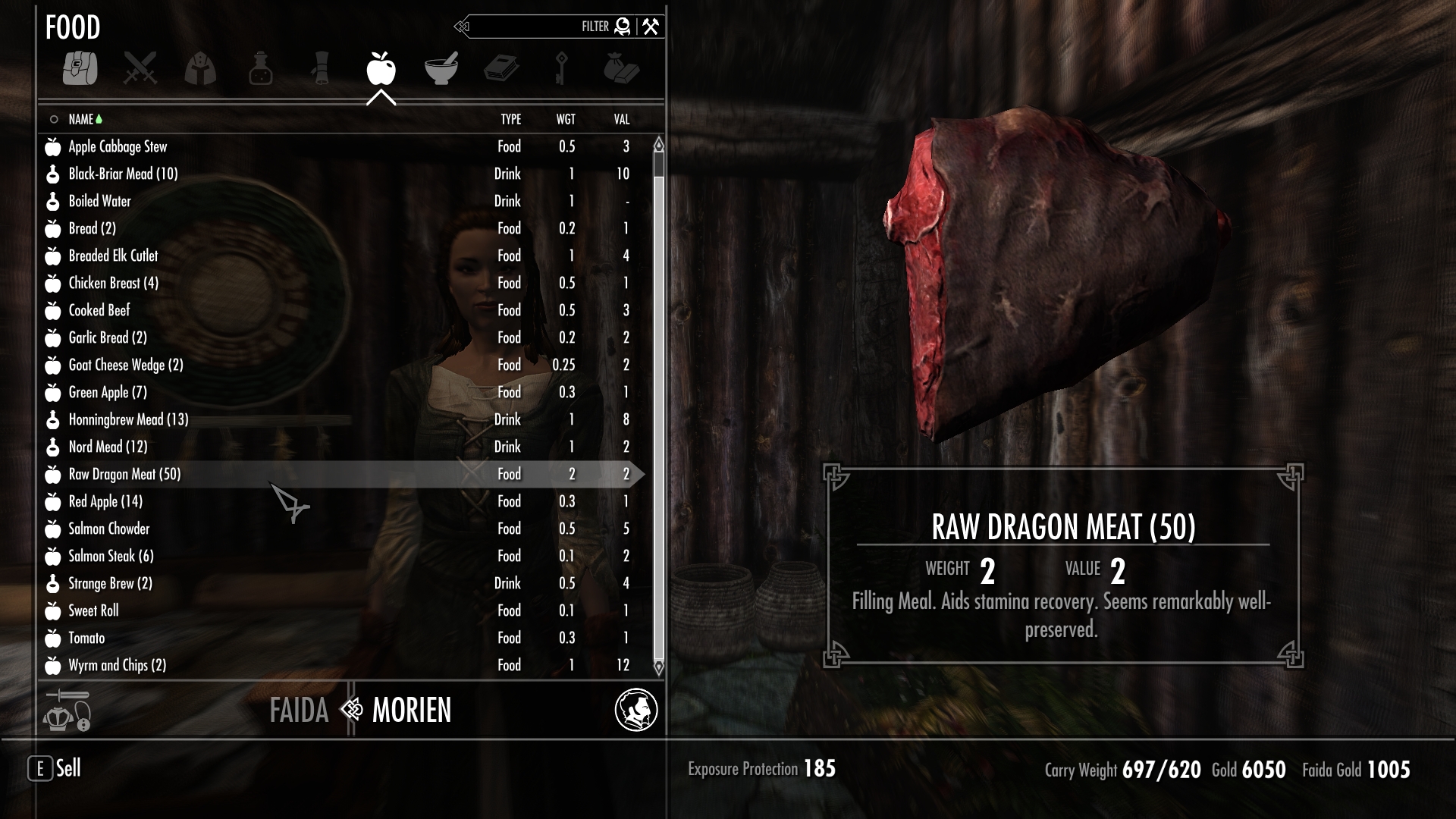Image resolution: width=1456 pixels, height=819 pixels.
Task: Switch to the weapons category tab
Action: tap(140, 68)
